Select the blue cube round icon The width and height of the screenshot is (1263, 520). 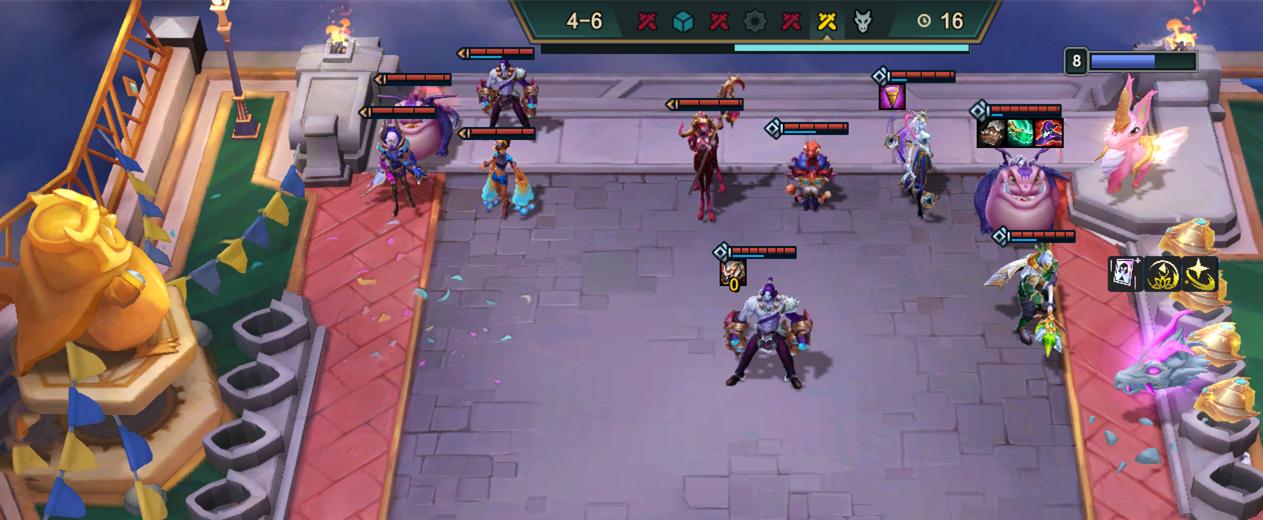point(683,21)
